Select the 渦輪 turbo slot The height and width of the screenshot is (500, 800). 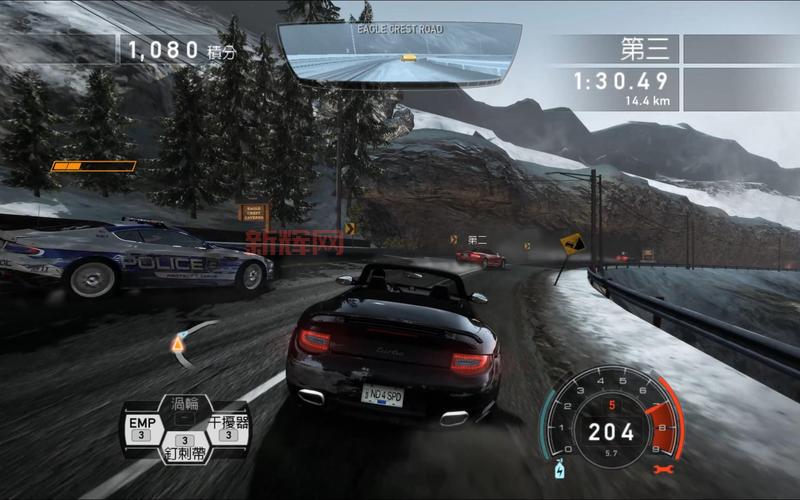(x=185, y=405)
